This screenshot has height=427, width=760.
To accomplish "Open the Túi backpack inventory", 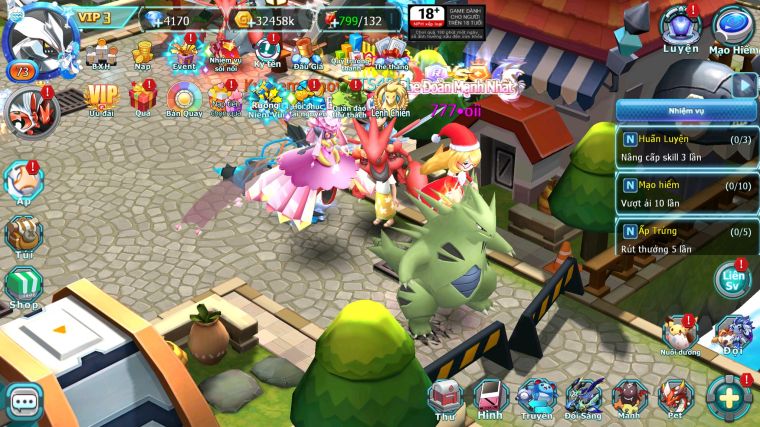I will pyautogui.click(x=24, y=235).
